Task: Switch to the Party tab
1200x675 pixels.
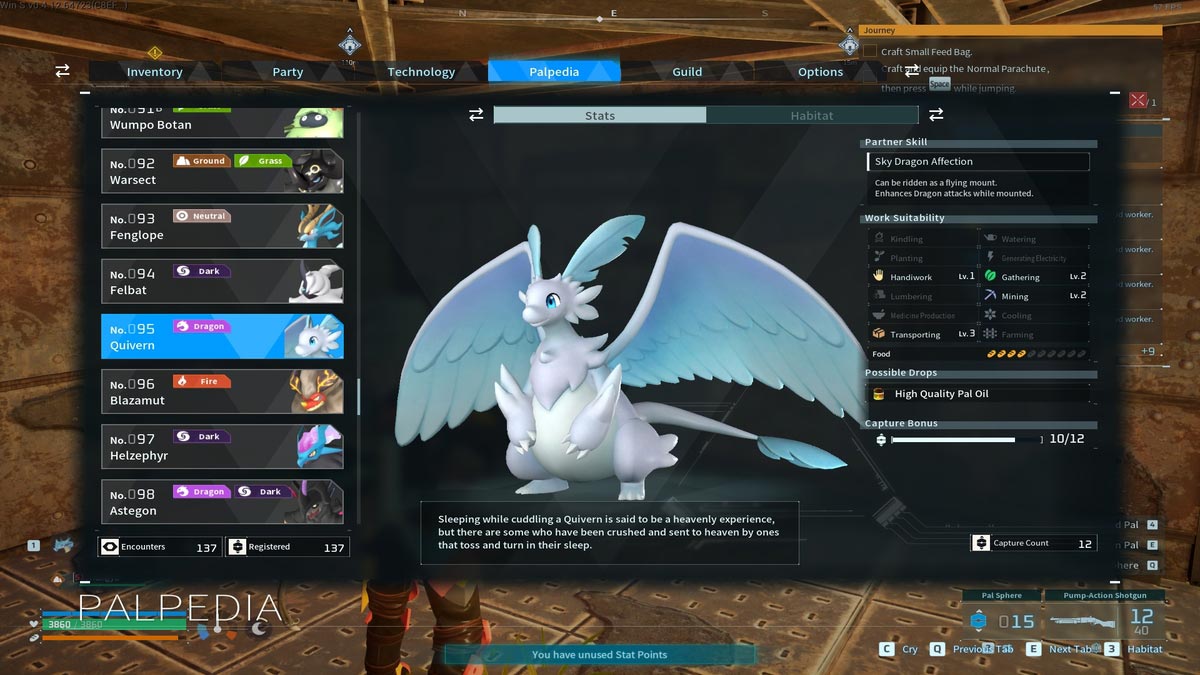Action: click(288, 72)
